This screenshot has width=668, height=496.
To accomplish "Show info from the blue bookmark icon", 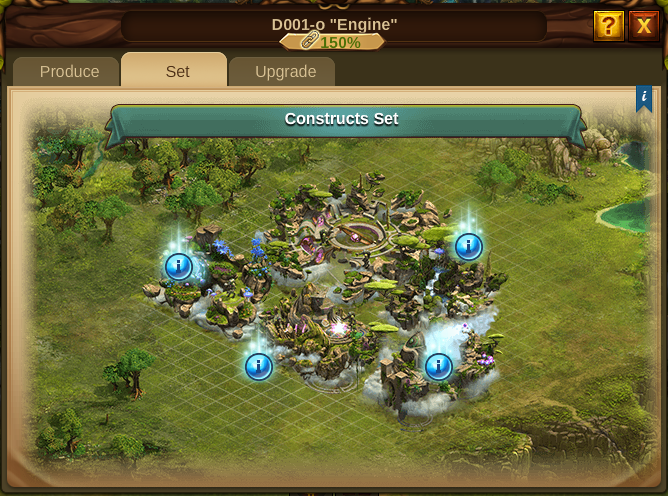I will 644,98.
